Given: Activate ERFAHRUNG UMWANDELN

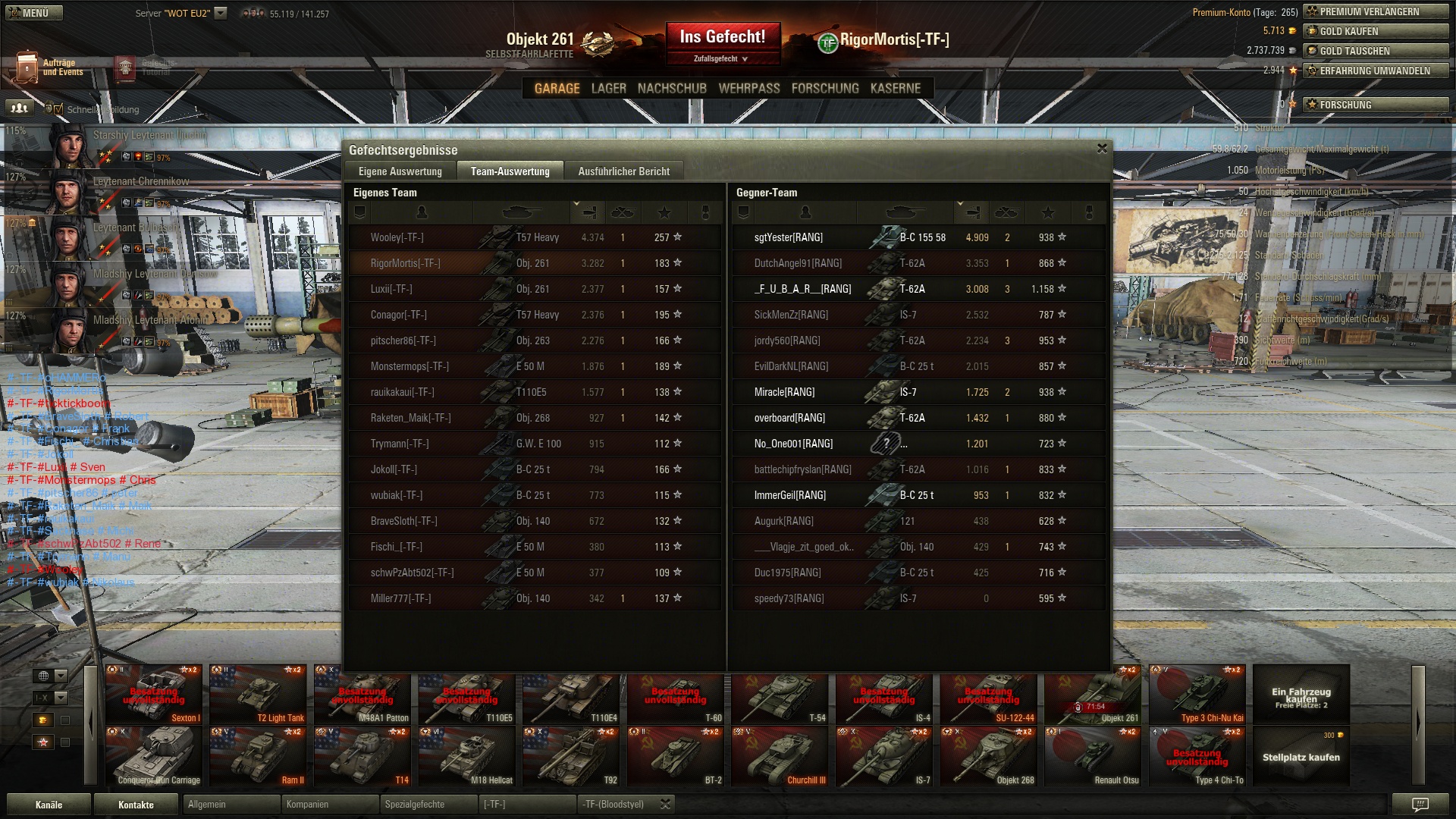Looking at the screenshot, I should 1376,71.
